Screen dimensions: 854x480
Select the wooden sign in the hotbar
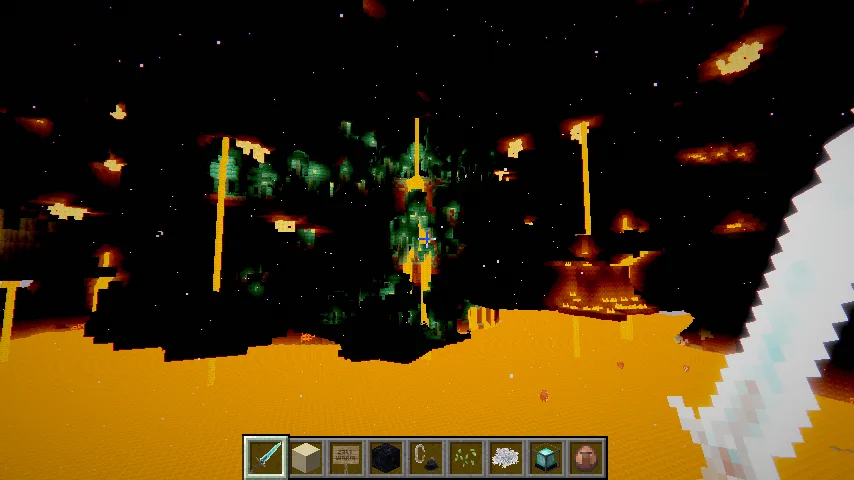point(346,457)
